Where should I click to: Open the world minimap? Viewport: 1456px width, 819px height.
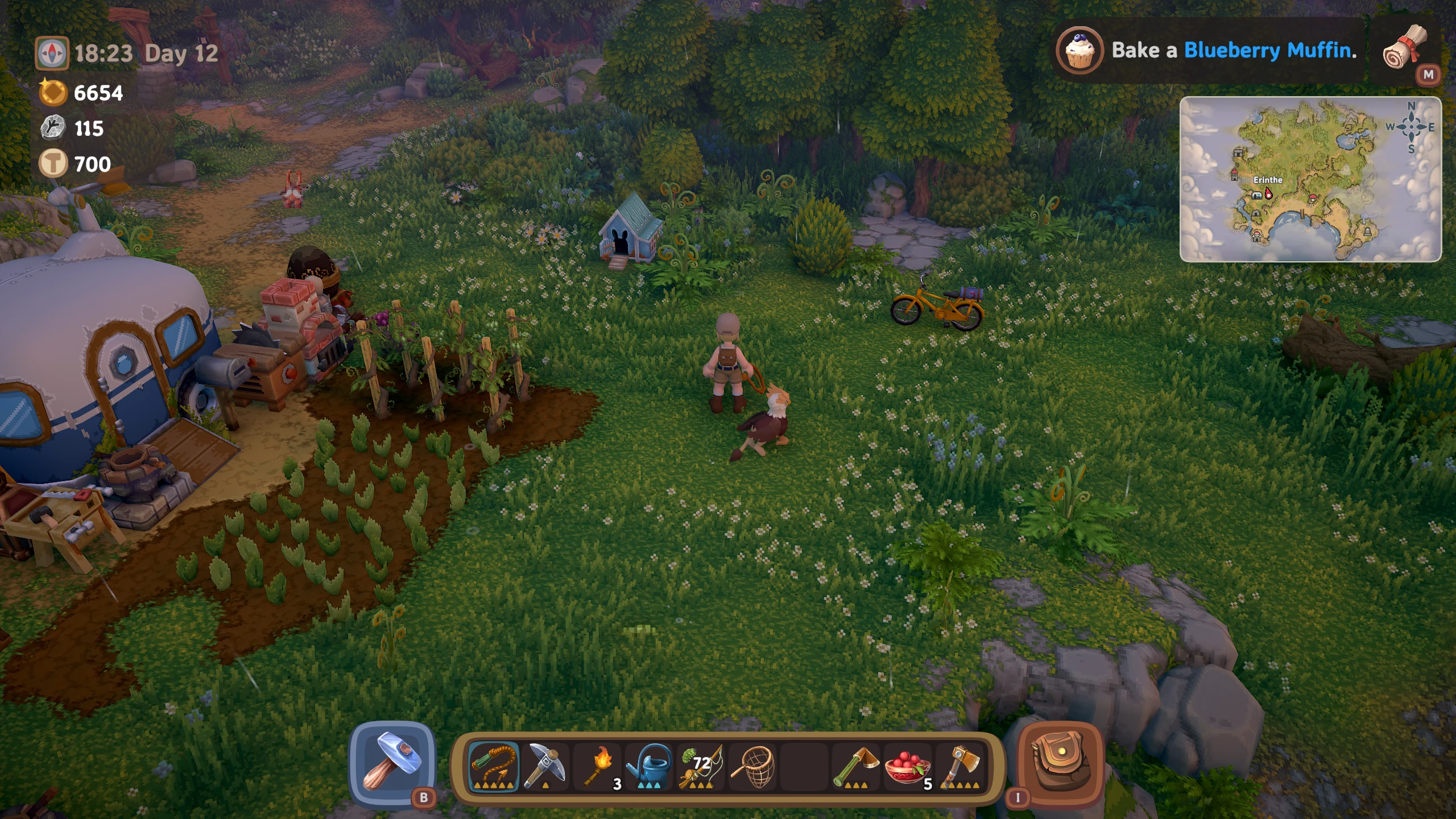(x=1310, y=179)
